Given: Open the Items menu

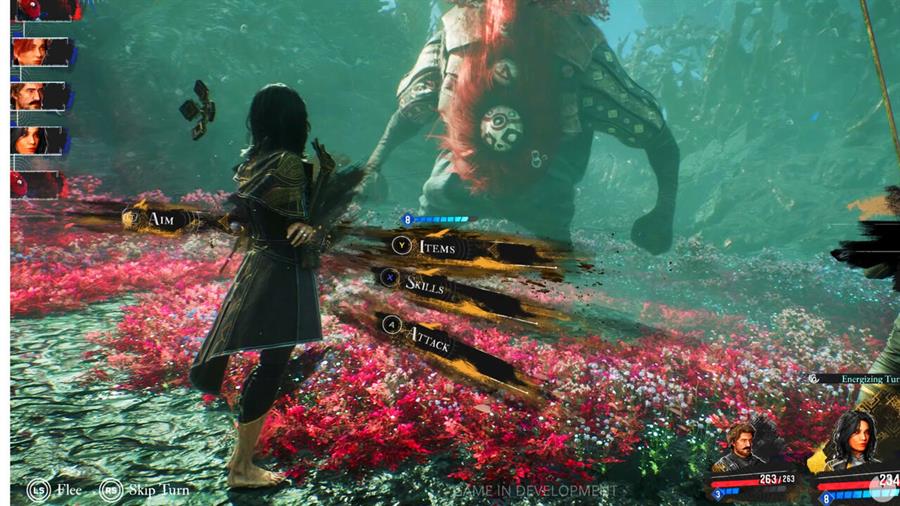Looking at the screenshot, I should click(436, 246).
